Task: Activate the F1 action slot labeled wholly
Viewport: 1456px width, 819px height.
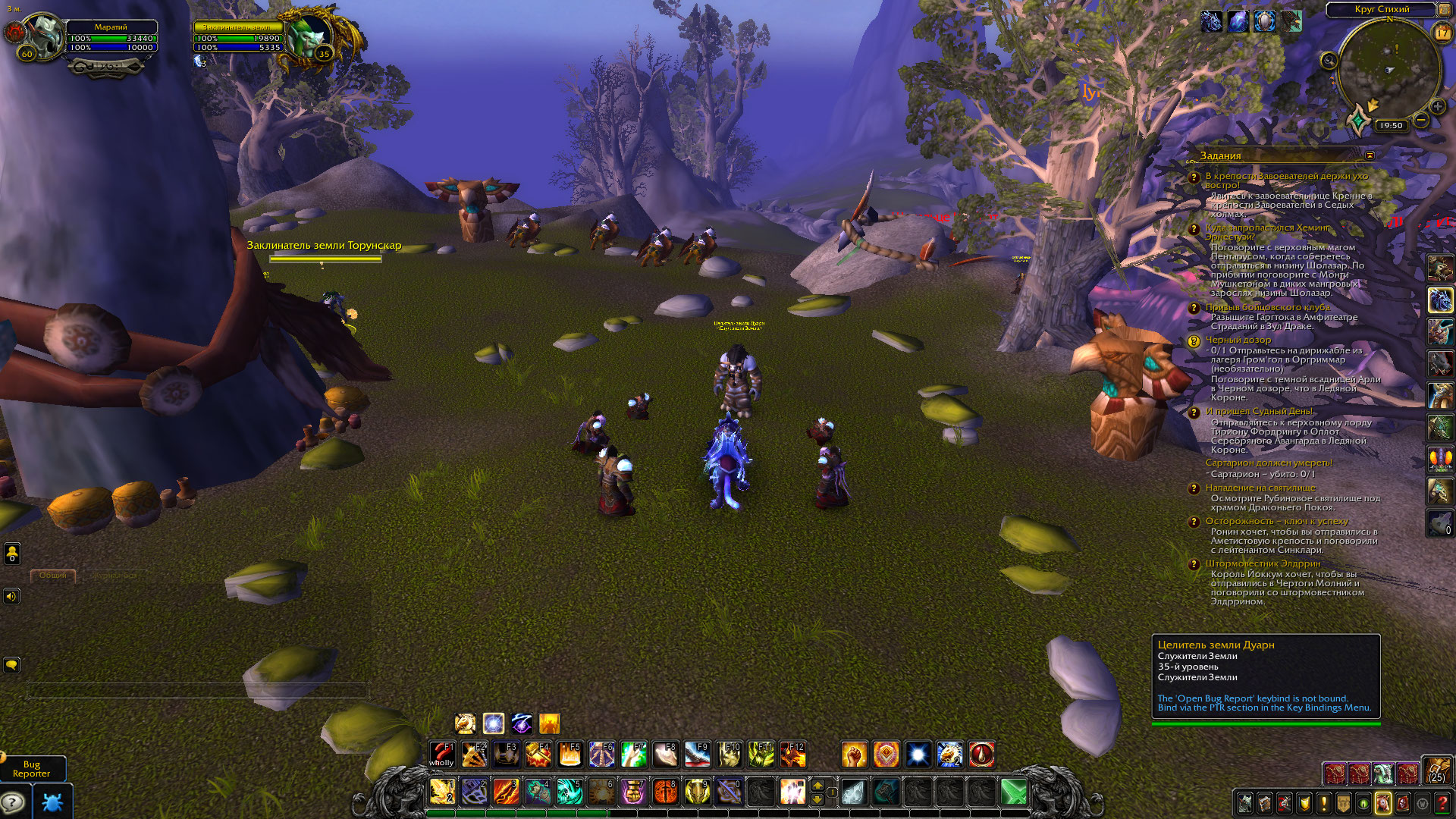Action: pyautogui.click(x=441, y=755)
